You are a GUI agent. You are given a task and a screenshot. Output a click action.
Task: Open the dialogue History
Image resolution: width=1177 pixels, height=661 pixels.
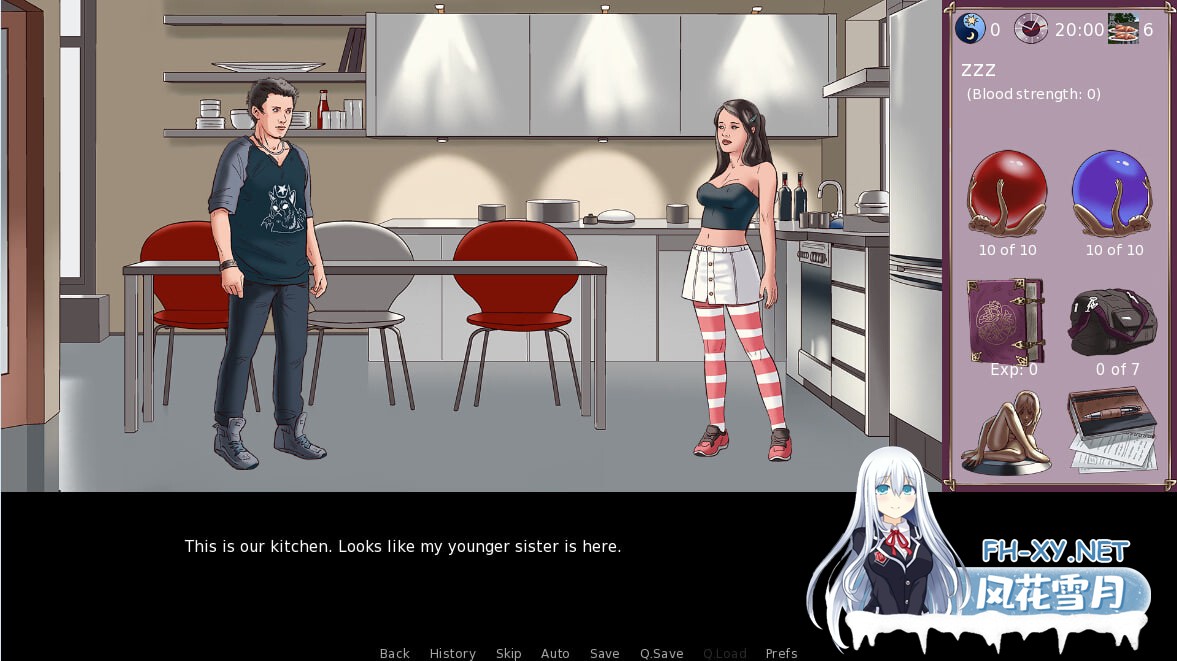tap(452, 653)
